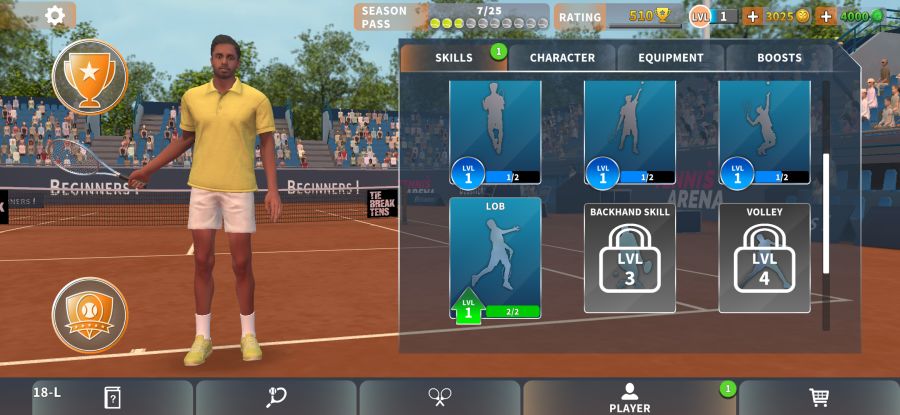Open the Player menu
This screenshot has height=415, width=900.
pyautogui.click(x=629, y=397)
